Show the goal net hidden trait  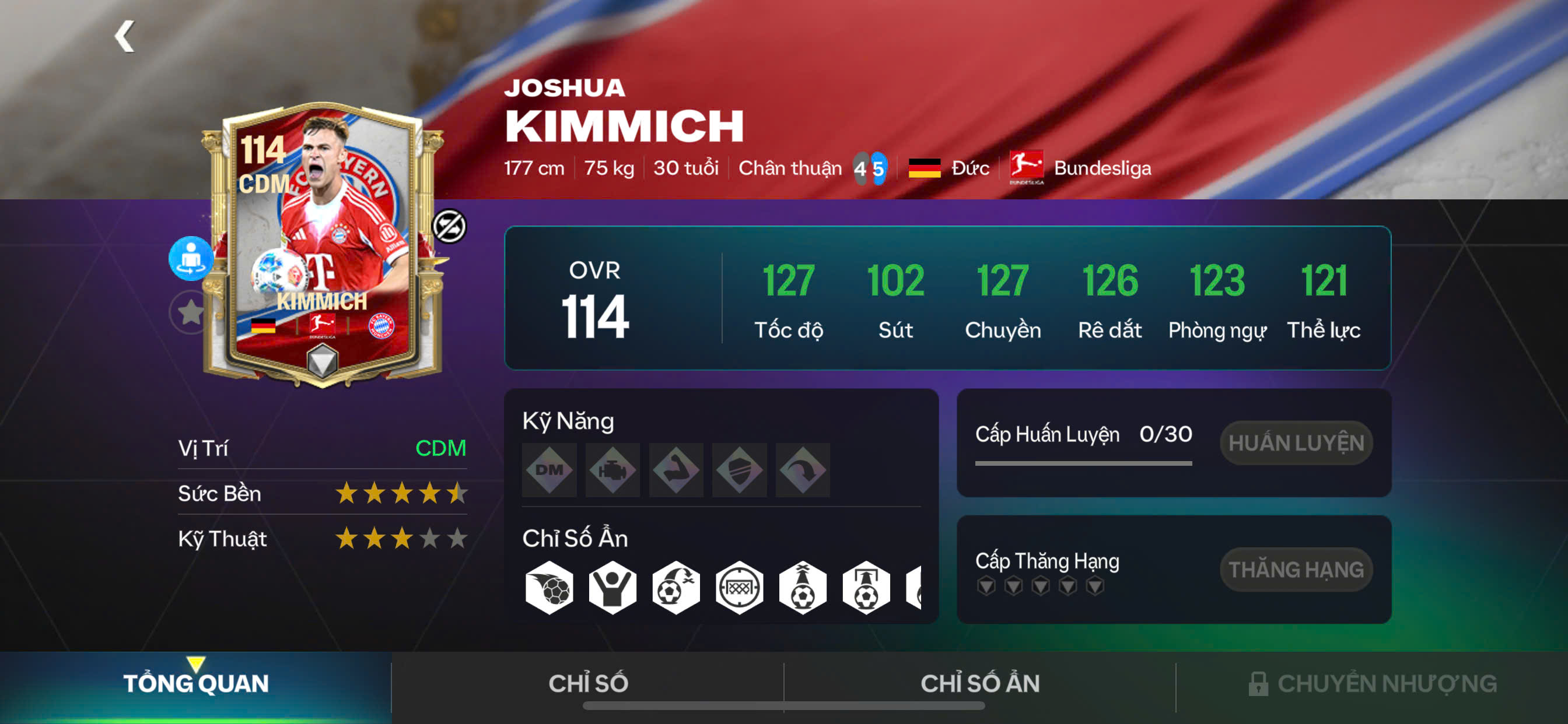[739, 588]
